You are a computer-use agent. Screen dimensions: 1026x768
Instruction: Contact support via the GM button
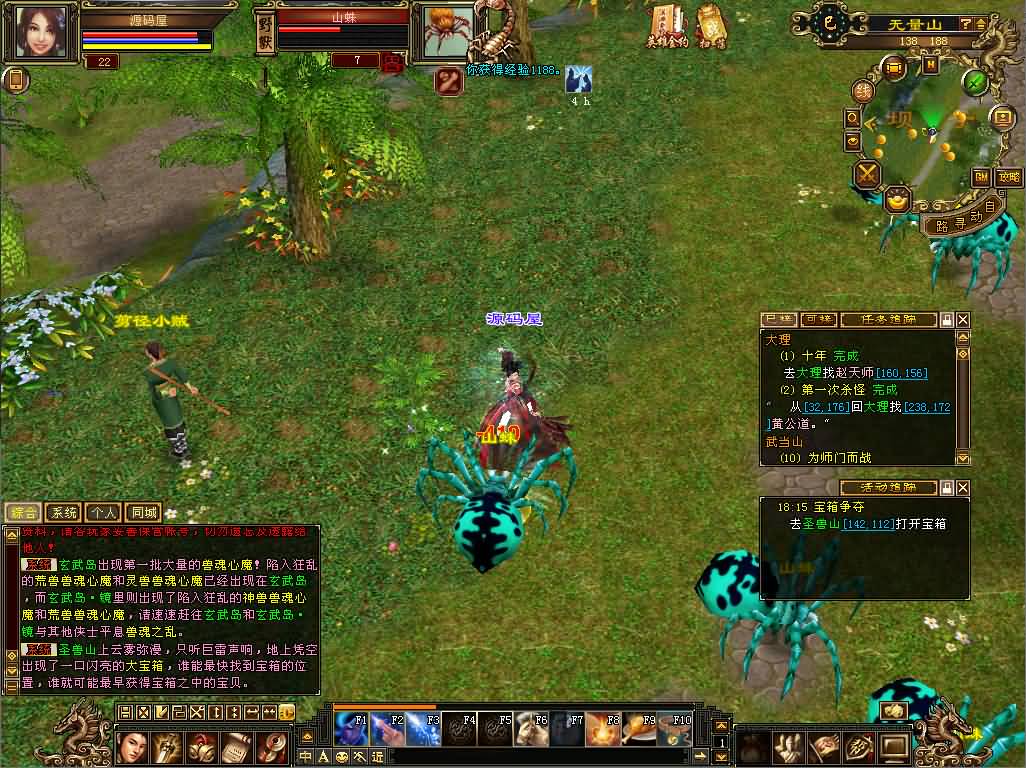pos(981,177)
